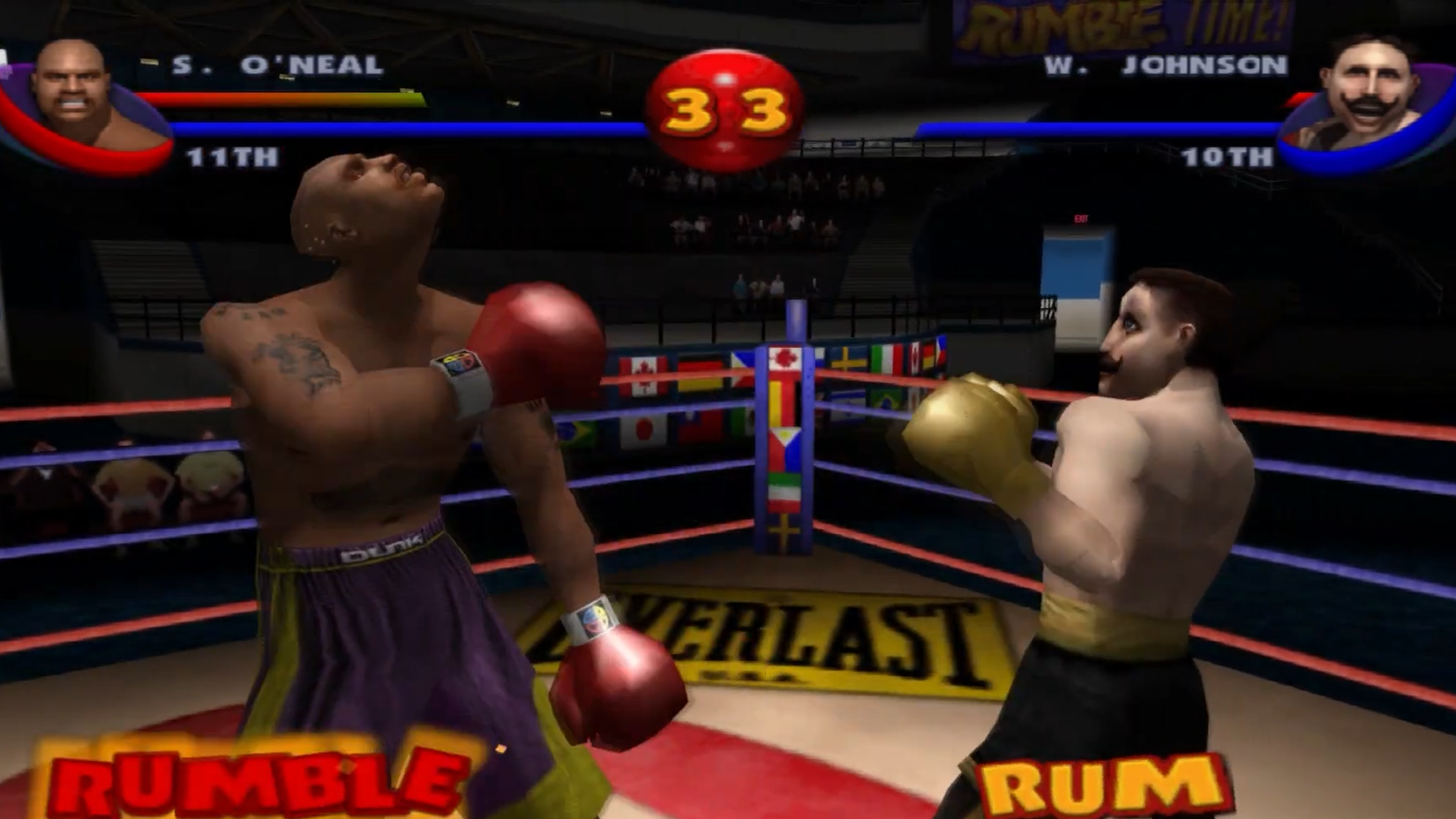Click the 11TH round indicator
Screen dimensions: 1456x819
[x=231, y=159]
